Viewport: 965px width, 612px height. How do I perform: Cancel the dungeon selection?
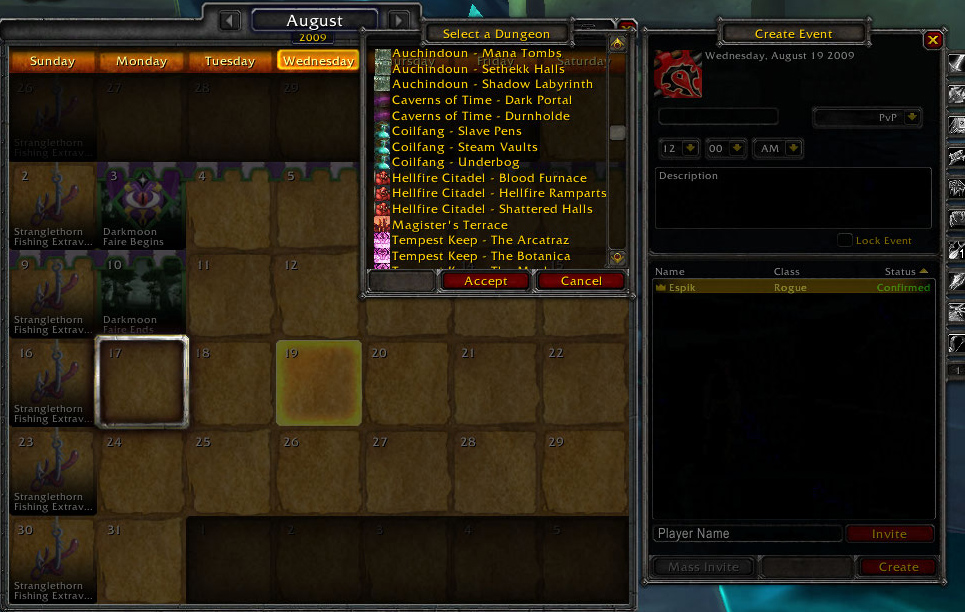pos(581,281)
